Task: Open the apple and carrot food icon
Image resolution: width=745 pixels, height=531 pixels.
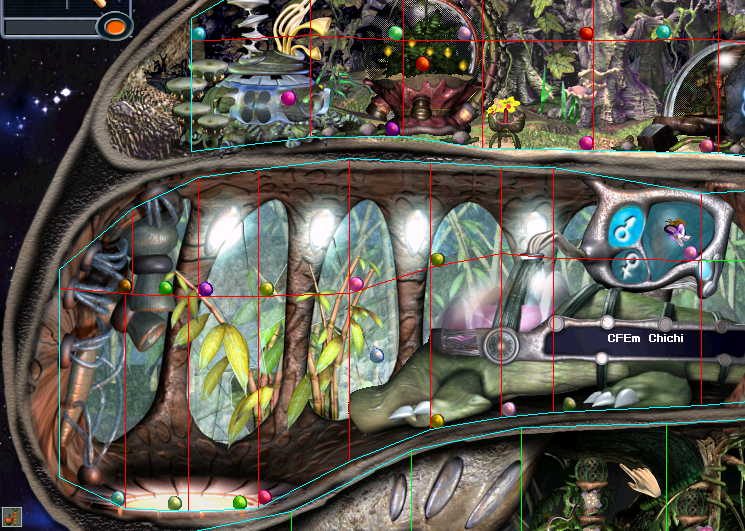Action: (x=12, y=518)
